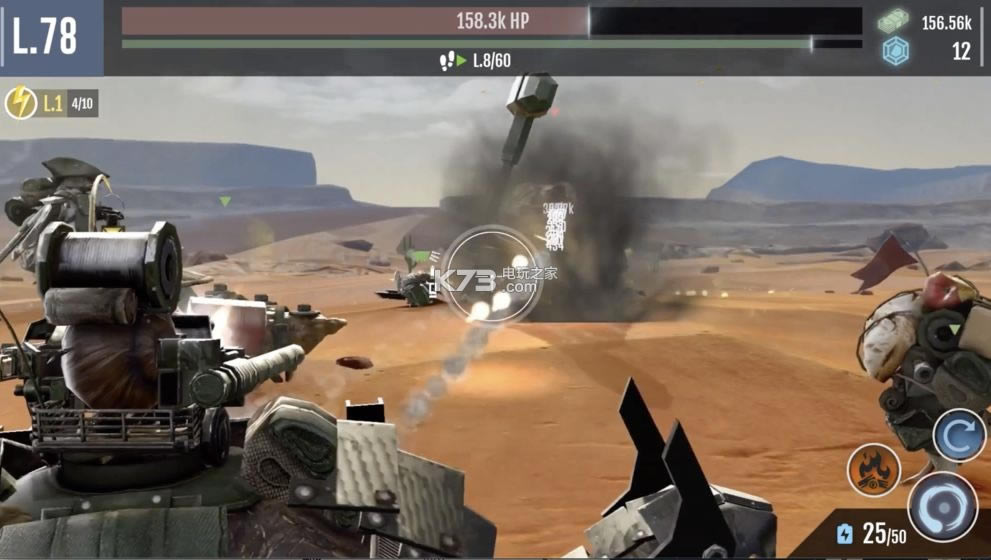This screenshot has width=991, height=560.
Task: Tap the footsteps stage progress indicator
Action: tap(452, 61)
